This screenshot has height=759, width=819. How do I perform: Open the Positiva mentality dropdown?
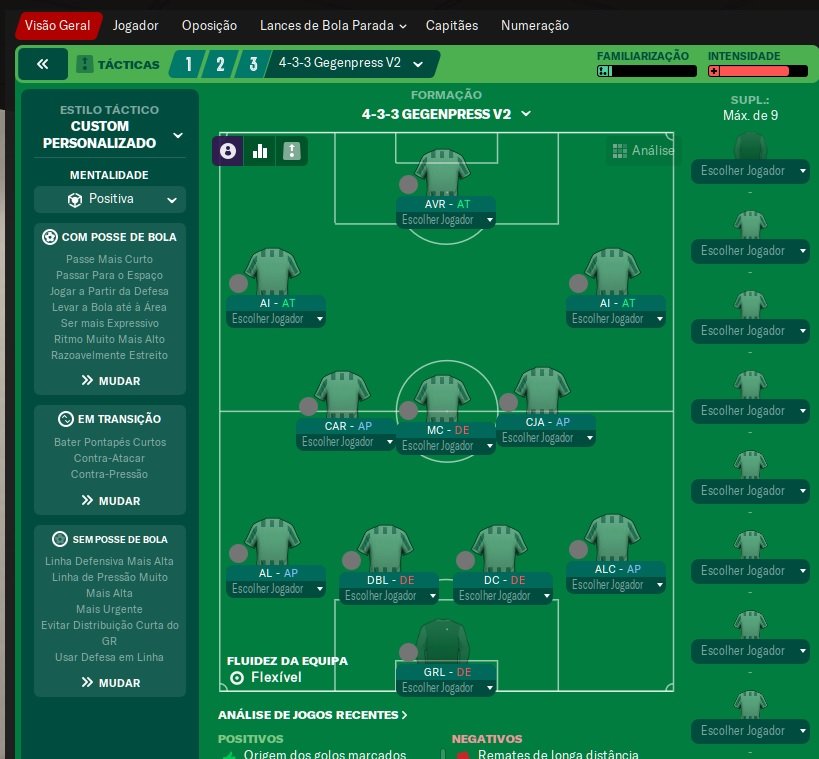click(x=110, y=199)
